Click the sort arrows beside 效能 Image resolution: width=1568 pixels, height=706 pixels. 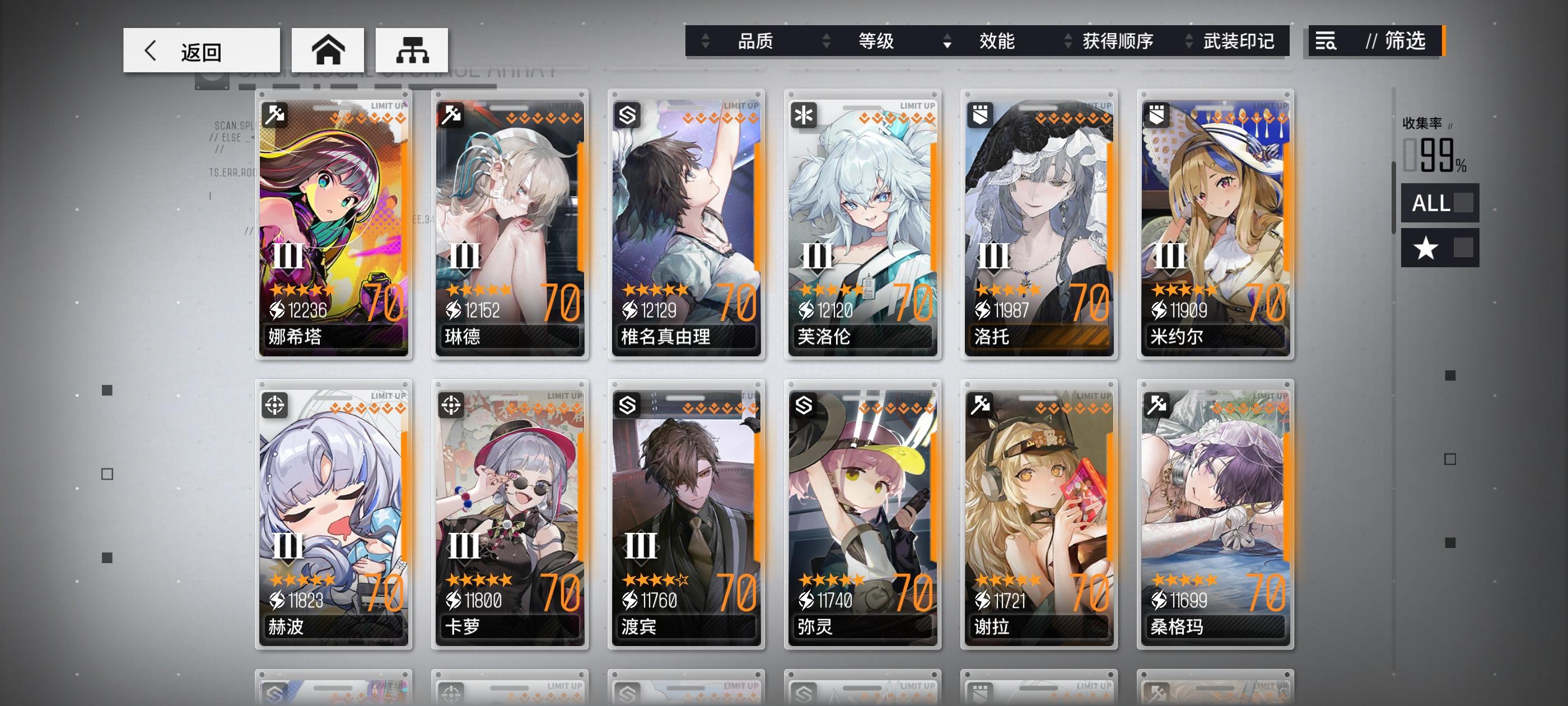(x=948, y=41)
